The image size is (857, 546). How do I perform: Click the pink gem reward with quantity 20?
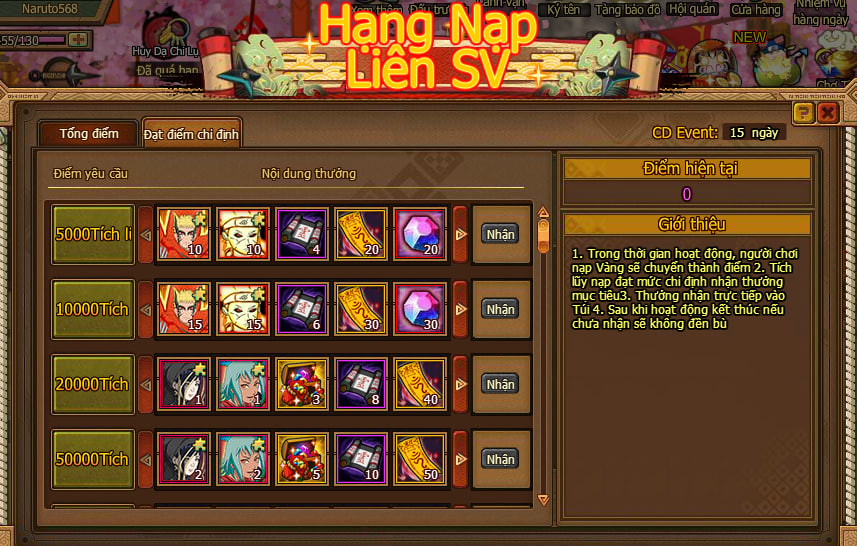[x=420, y=234]
